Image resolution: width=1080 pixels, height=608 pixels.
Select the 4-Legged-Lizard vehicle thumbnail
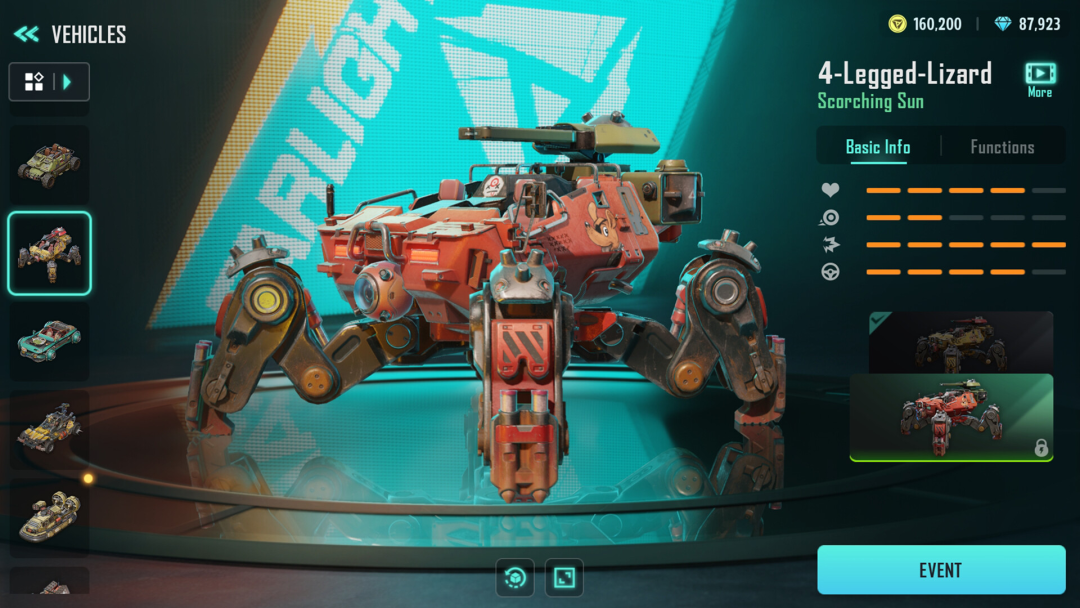click(49, 253)
